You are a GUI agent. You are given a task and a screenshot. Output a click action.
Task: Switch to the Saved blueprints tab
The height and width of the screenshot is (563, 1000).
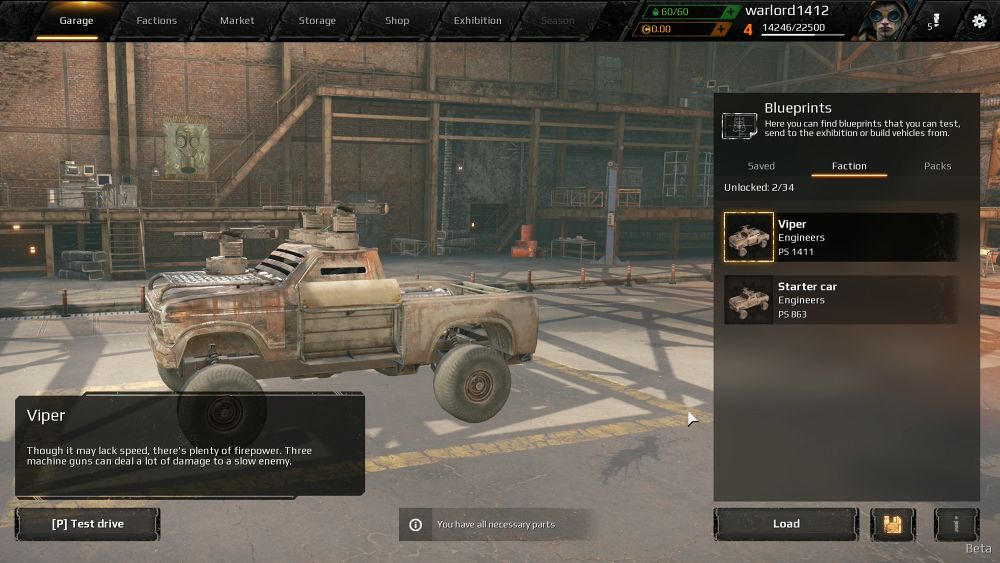(x=761, y=166)
